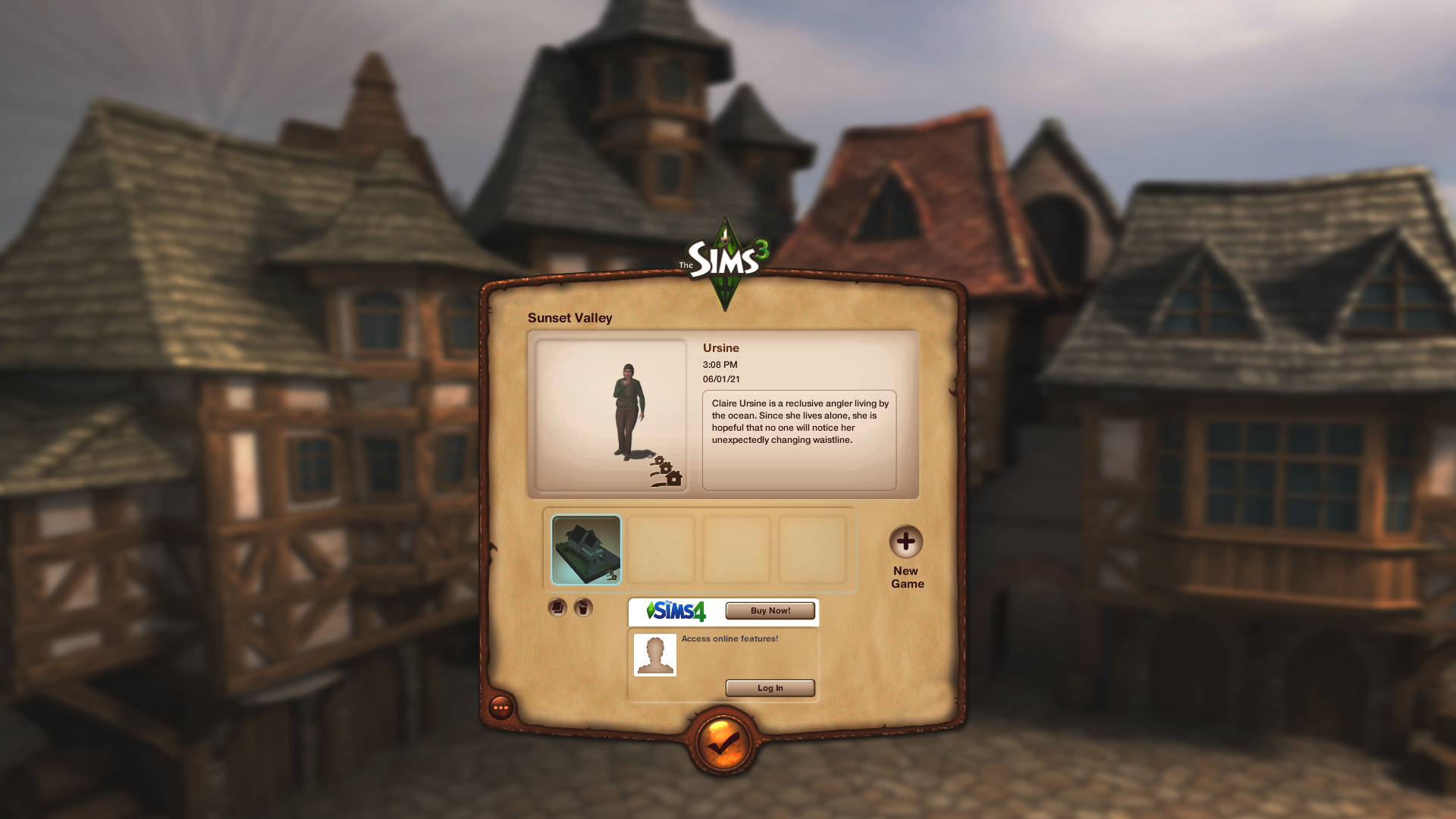This screenshot has width=1456, height=819.
Task: Confirm selection with the orange checkmark button
Action: [x=723, y=743]
